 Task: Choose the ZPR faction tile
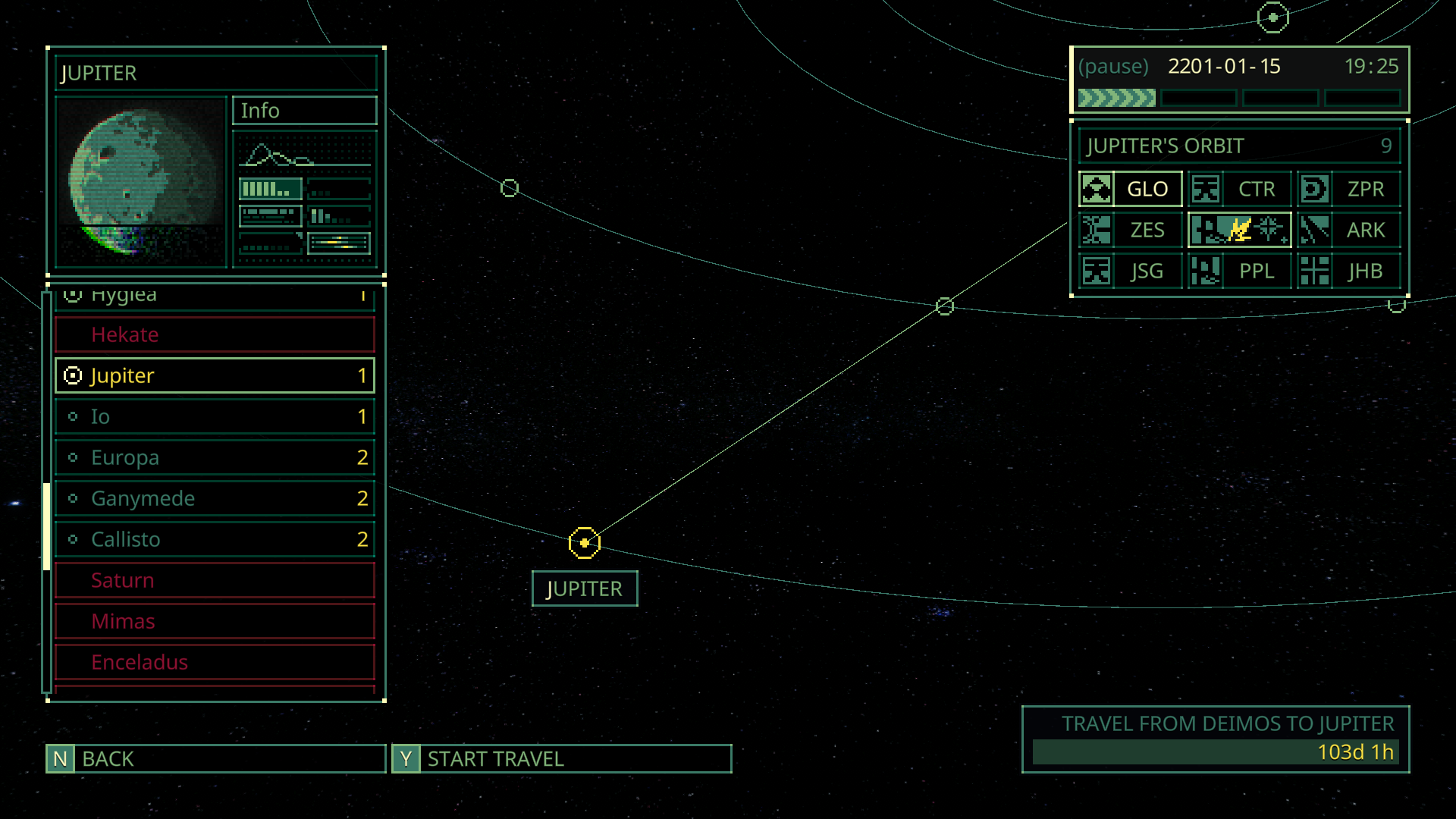pos(1348,190)
